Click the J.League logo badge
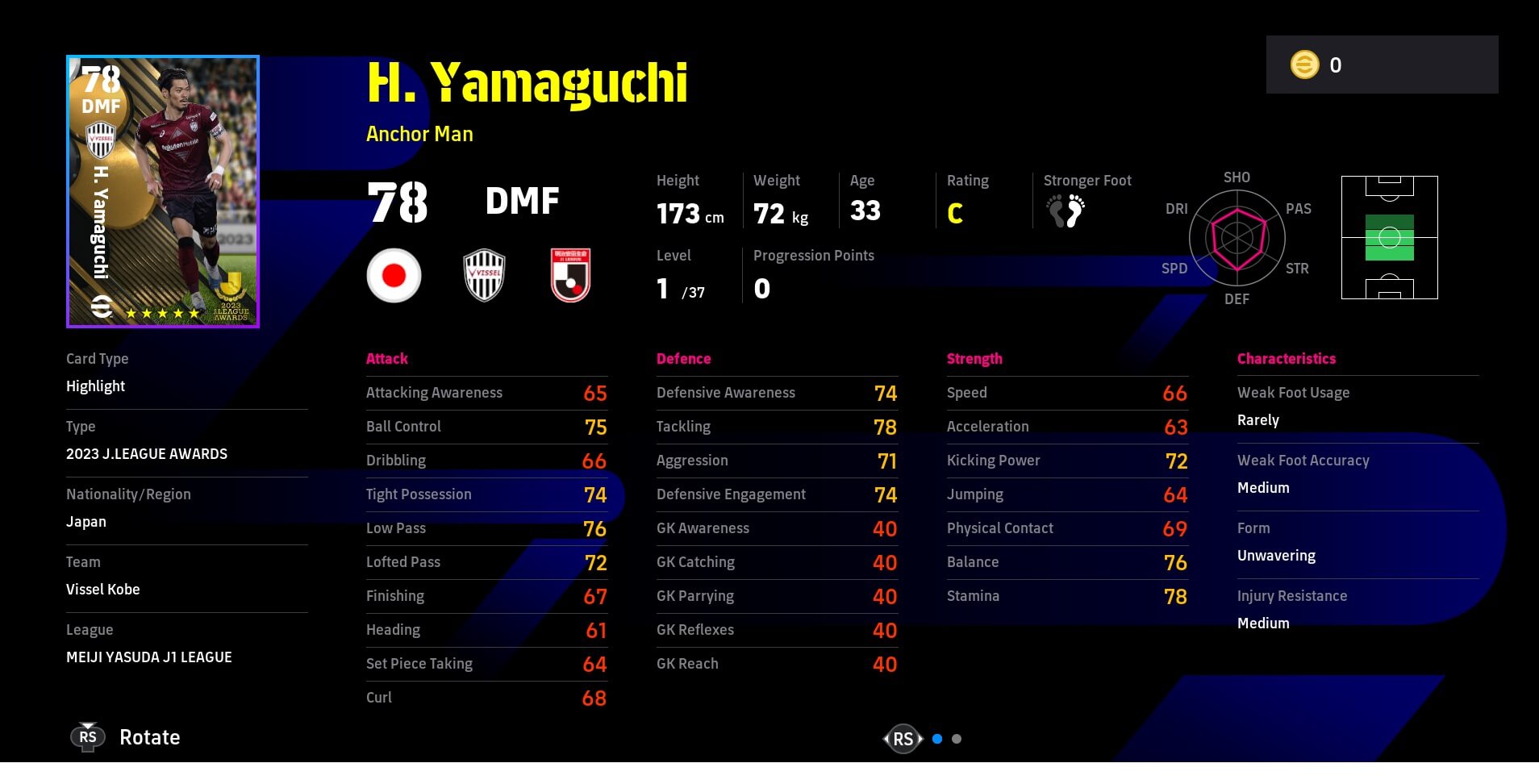Image resolution: width=1539 pixels, height=784 pixels. pos(570,275)
